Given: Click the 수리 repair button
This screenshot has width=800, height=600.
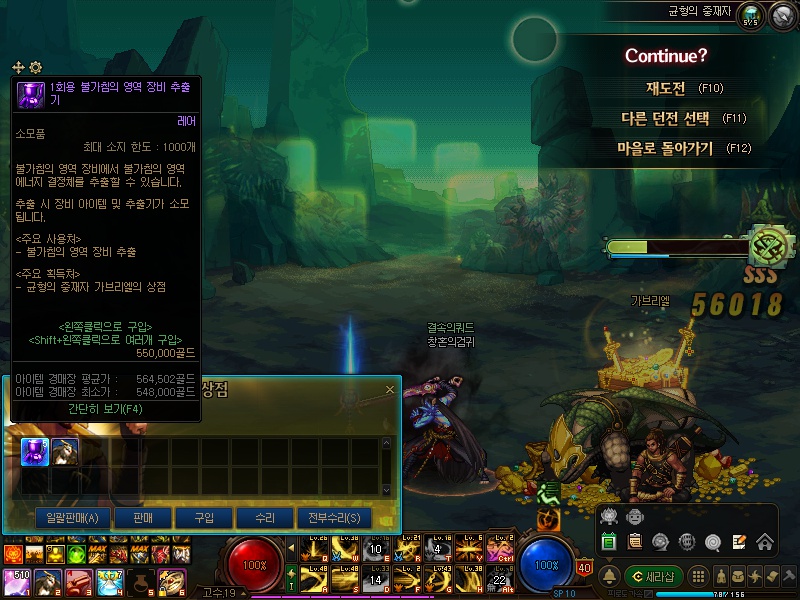Looking at the screenshot, I should pyautogui.click(x=264, y=518).
